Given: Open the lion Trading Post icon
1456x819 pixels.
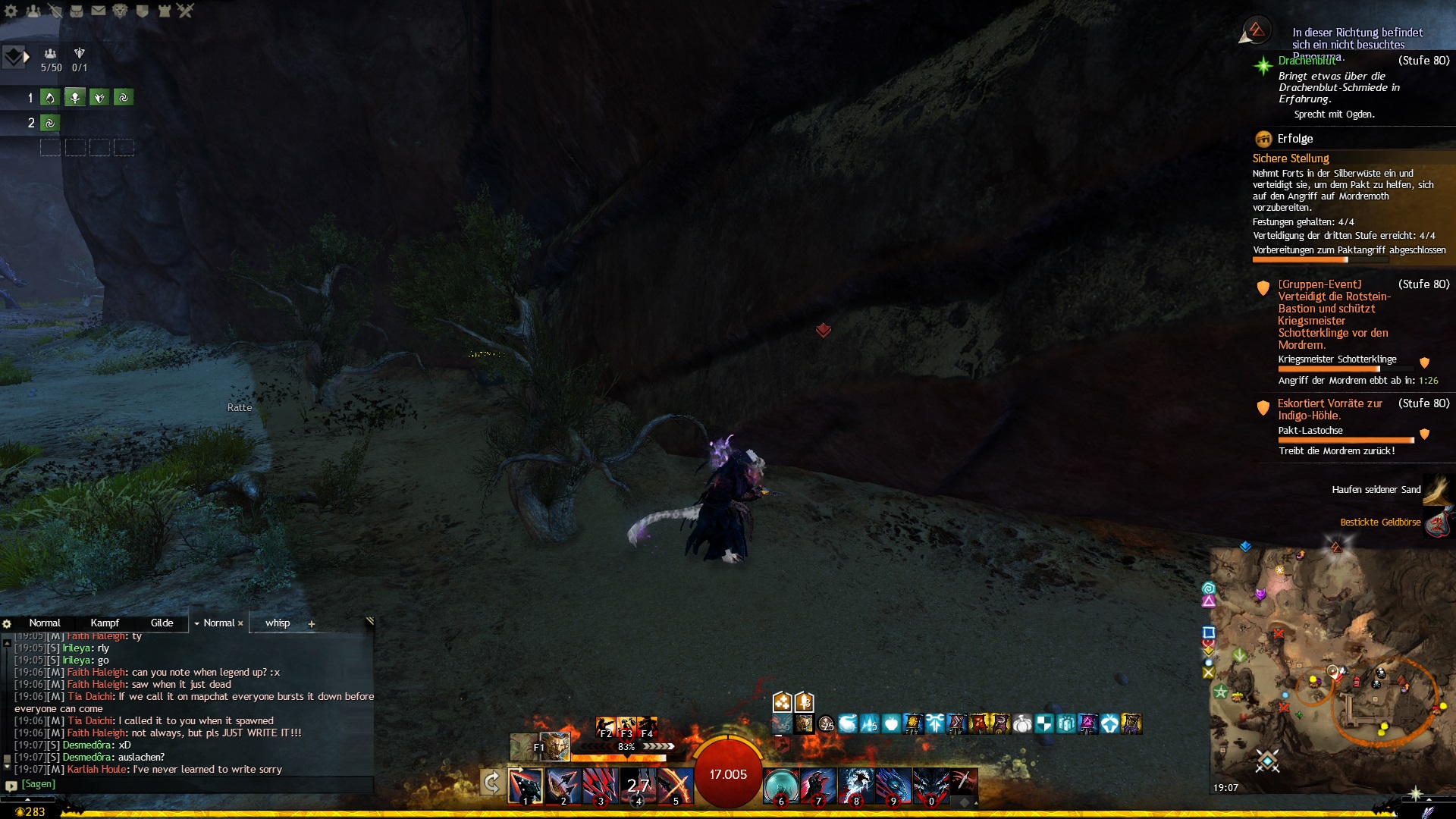Looking at the screenshot, I should [x=120, y=11].
